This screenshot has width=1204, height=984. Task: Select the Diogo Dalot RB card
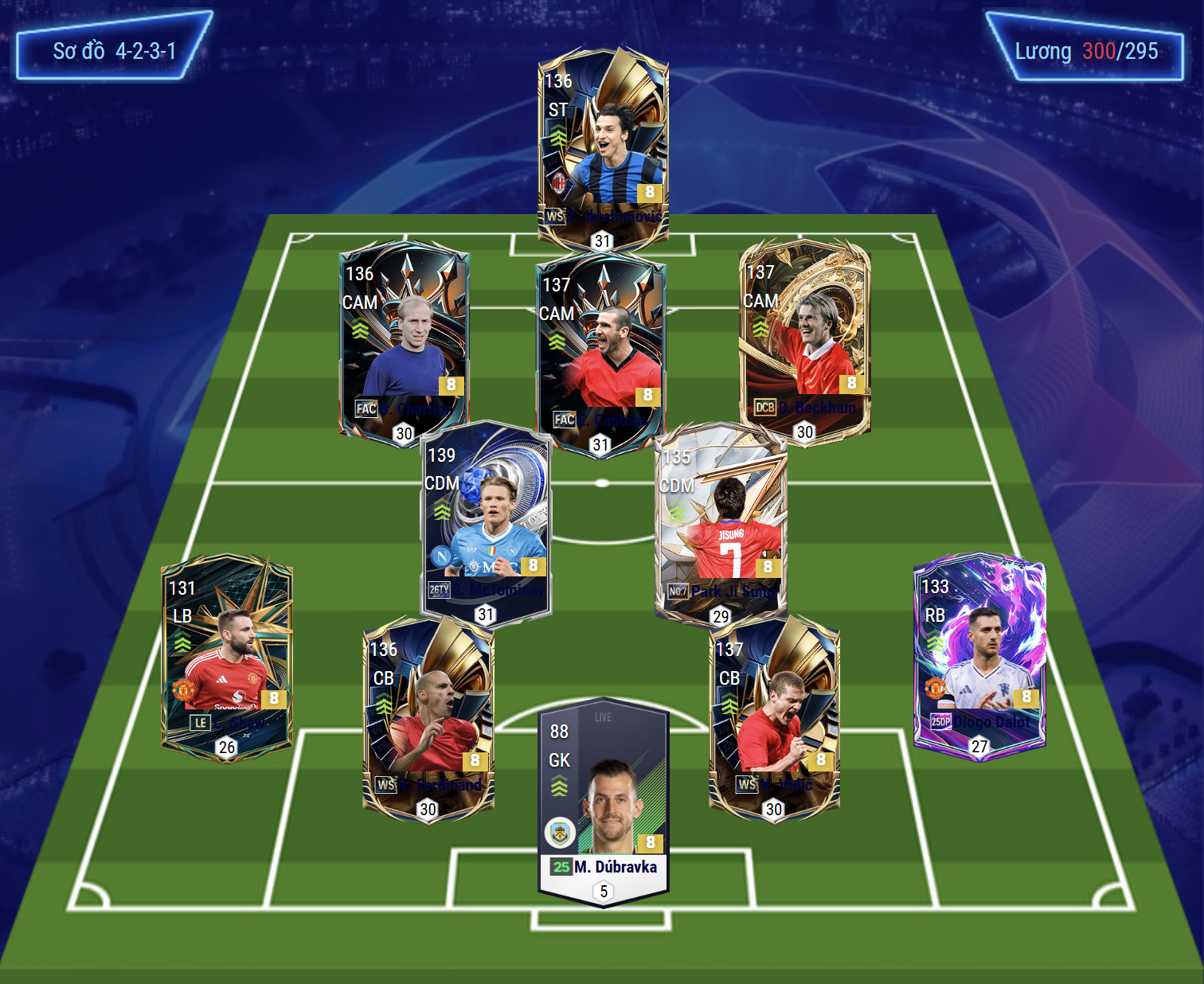(x=979, y=653)
